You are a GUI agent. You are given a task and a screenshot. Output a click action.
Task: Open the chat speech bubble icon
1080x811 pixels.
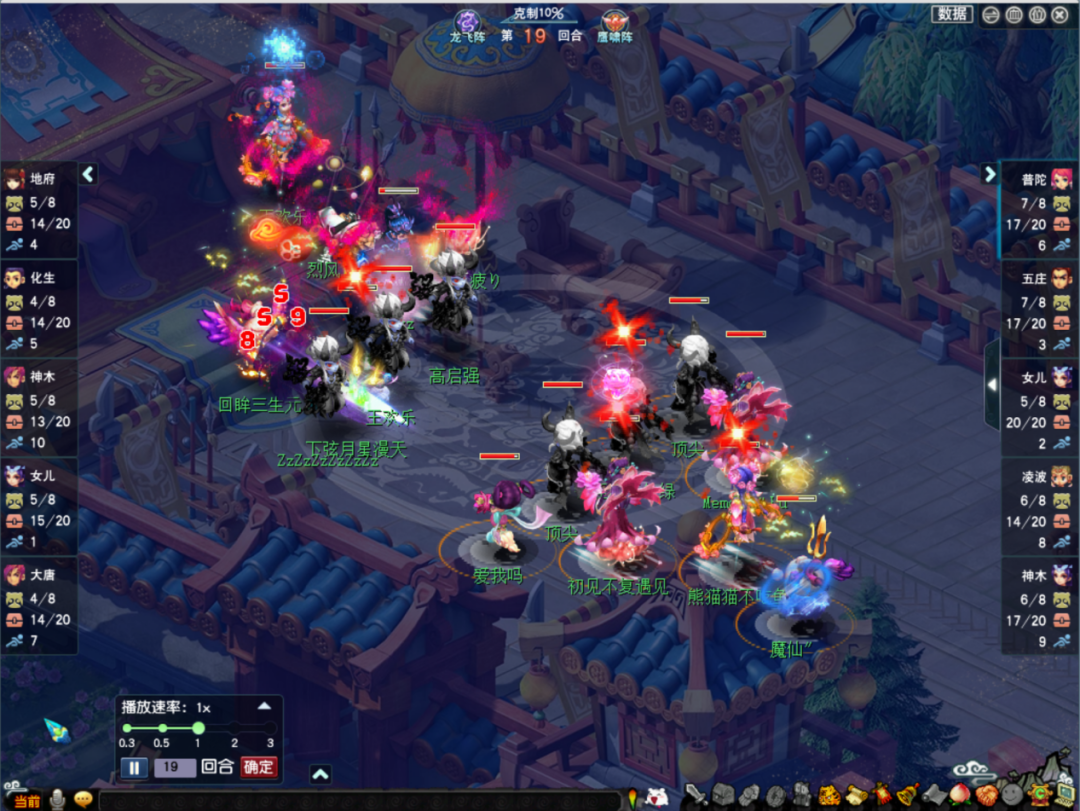83,799
